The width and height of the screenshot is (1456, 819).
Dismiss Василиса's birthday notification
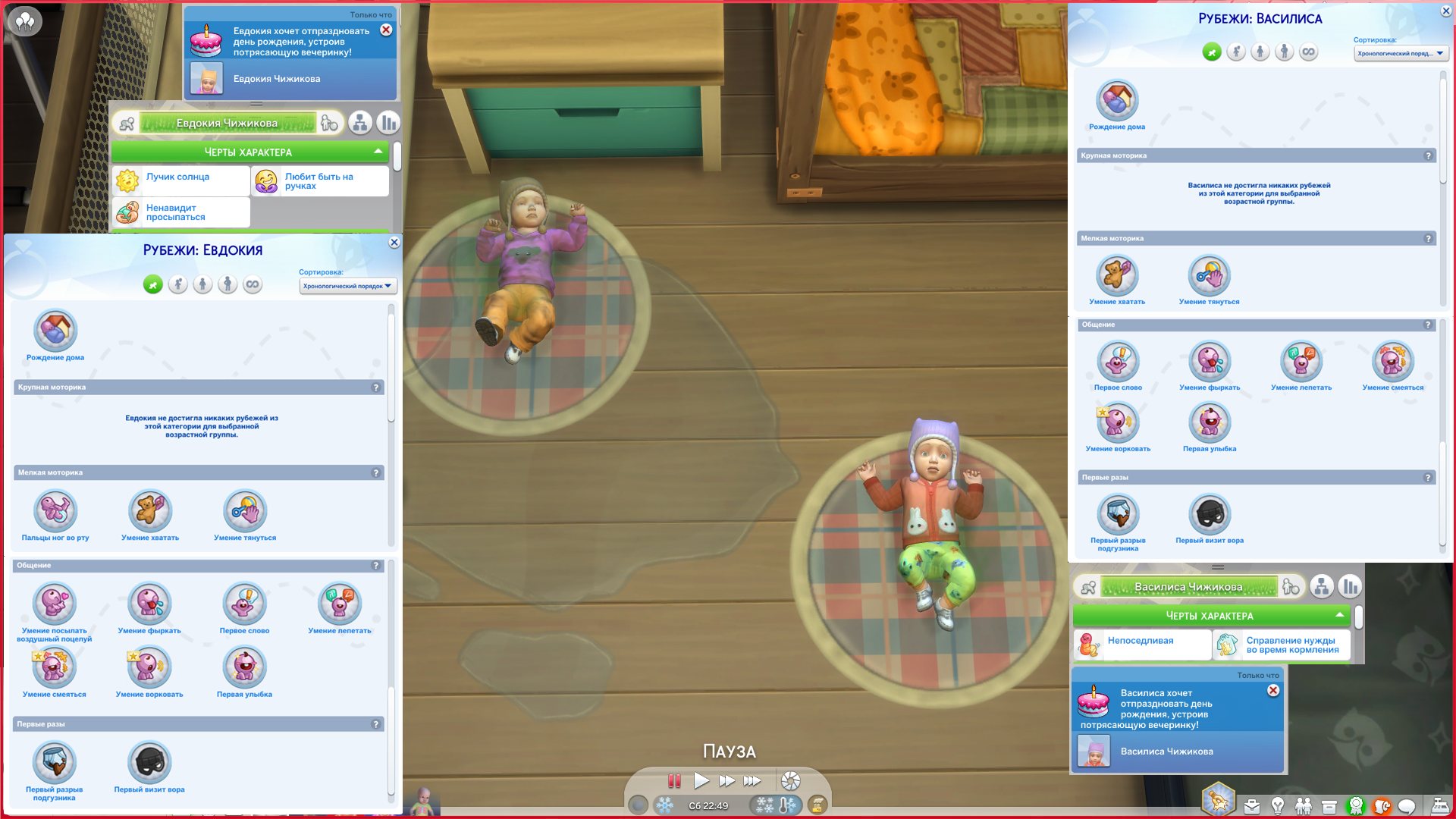pyautogui.click(x=1273, y=691)
